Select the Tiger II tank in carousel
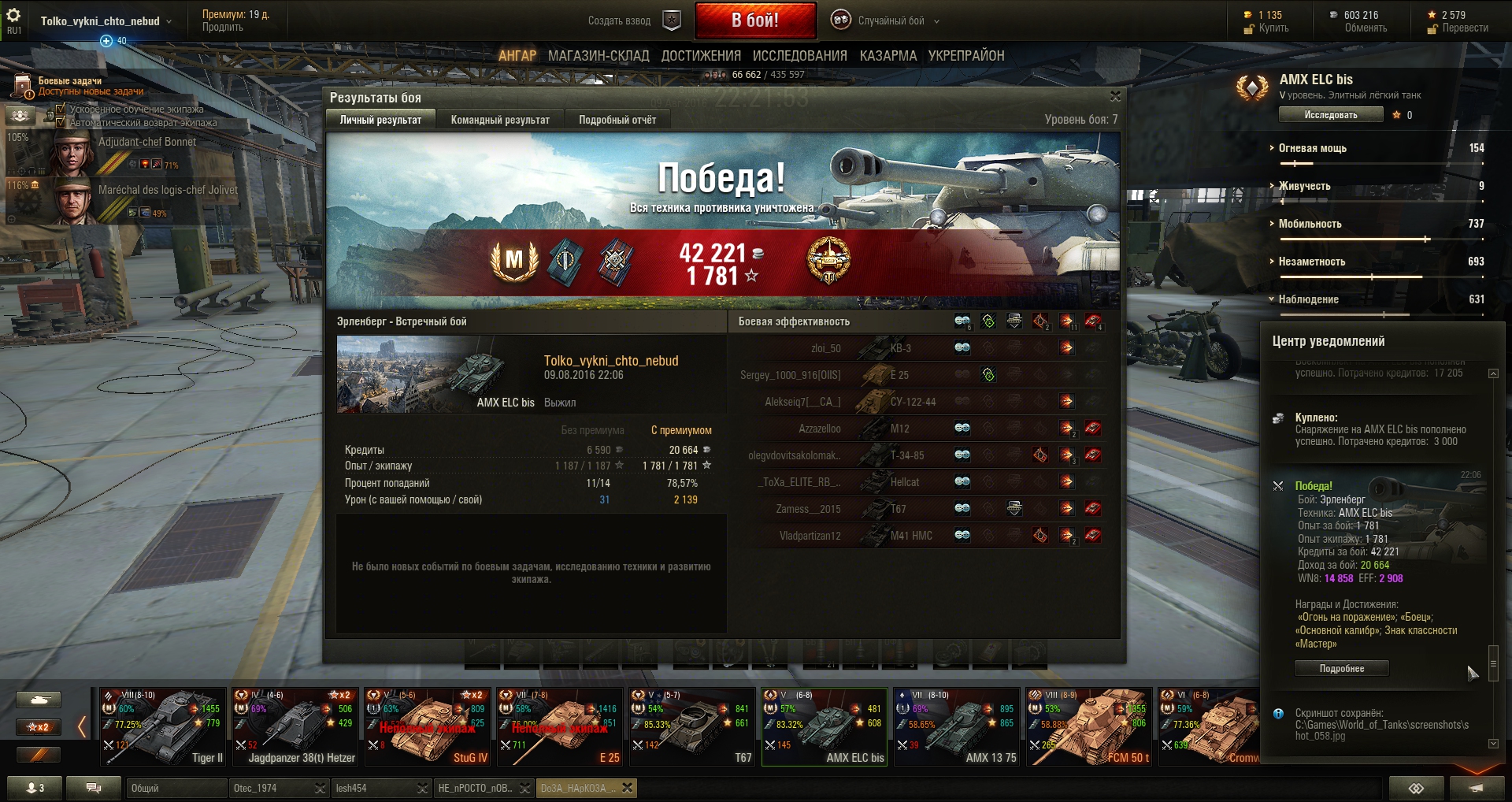This screenshot has height=802, width=1512. [x=162, y=726]
